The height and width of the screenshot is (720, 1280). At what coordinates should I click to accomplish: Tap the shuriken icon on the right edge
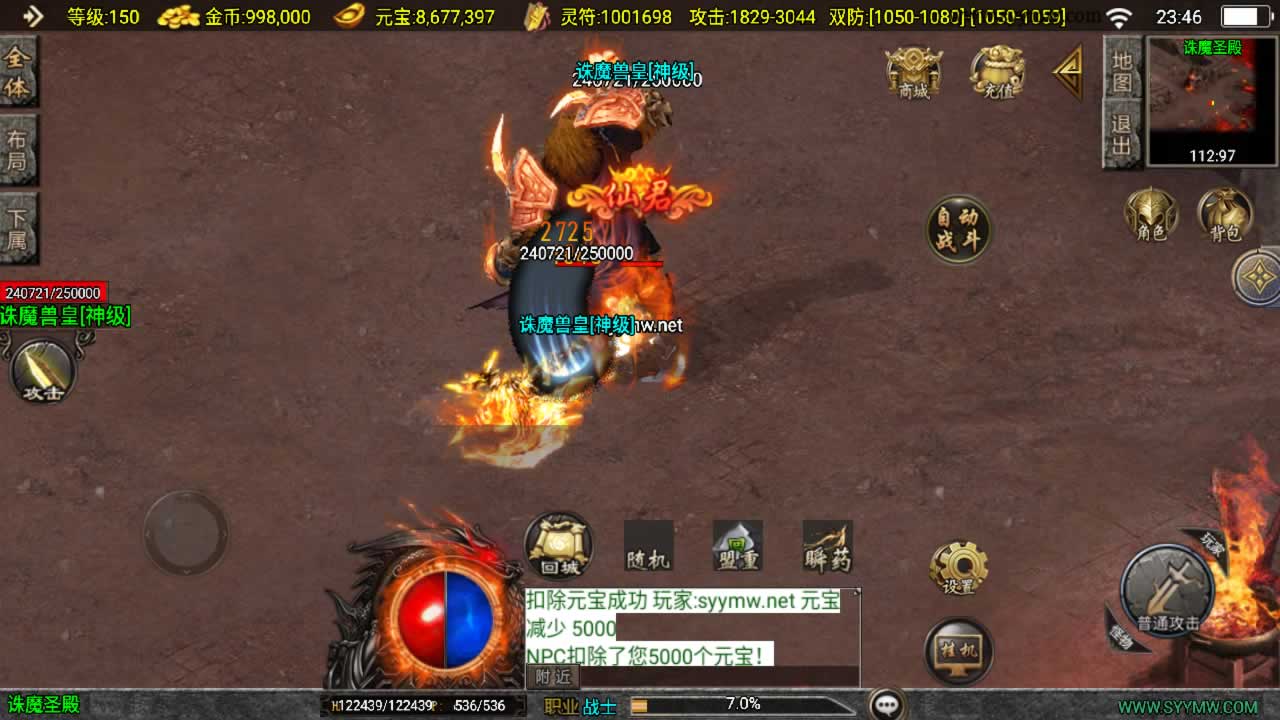tap(1258, 277)
